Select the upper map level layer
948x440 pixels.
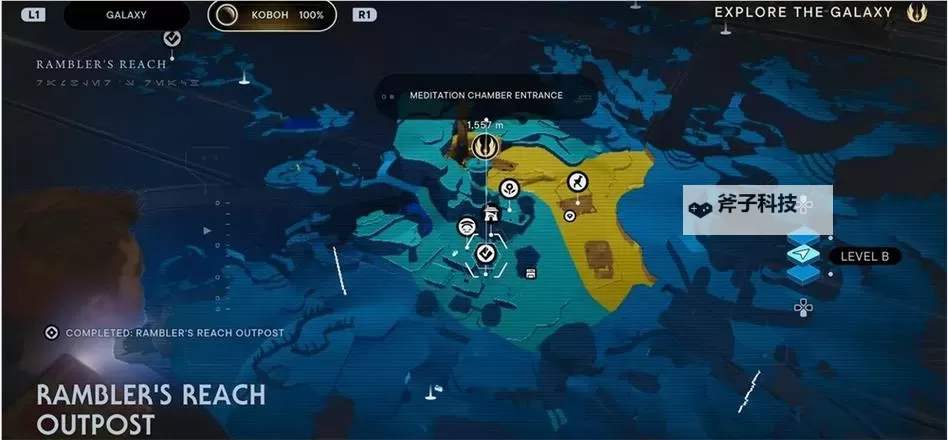[x=803, y=237]
